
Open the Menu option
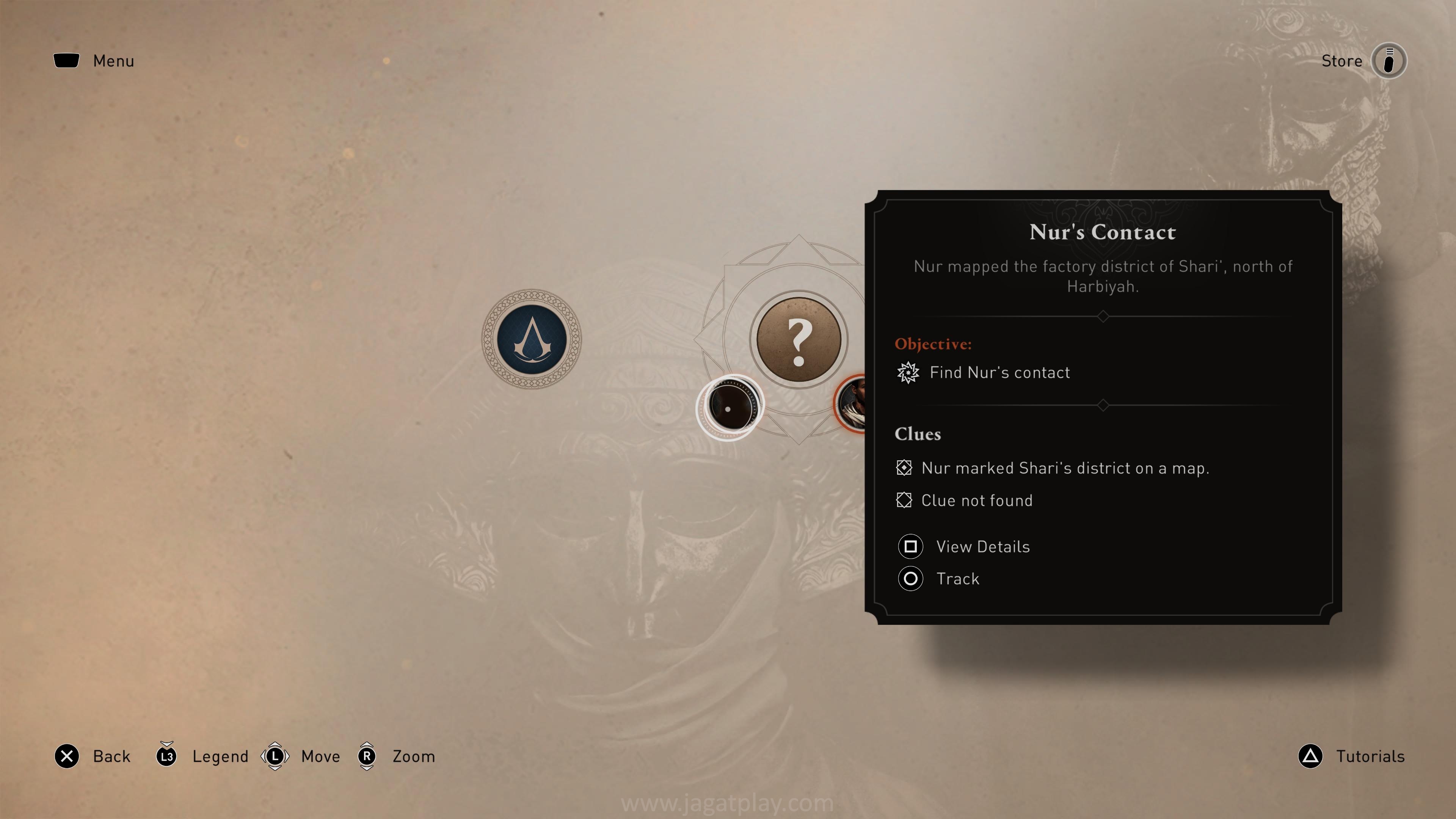pos(94,61)
